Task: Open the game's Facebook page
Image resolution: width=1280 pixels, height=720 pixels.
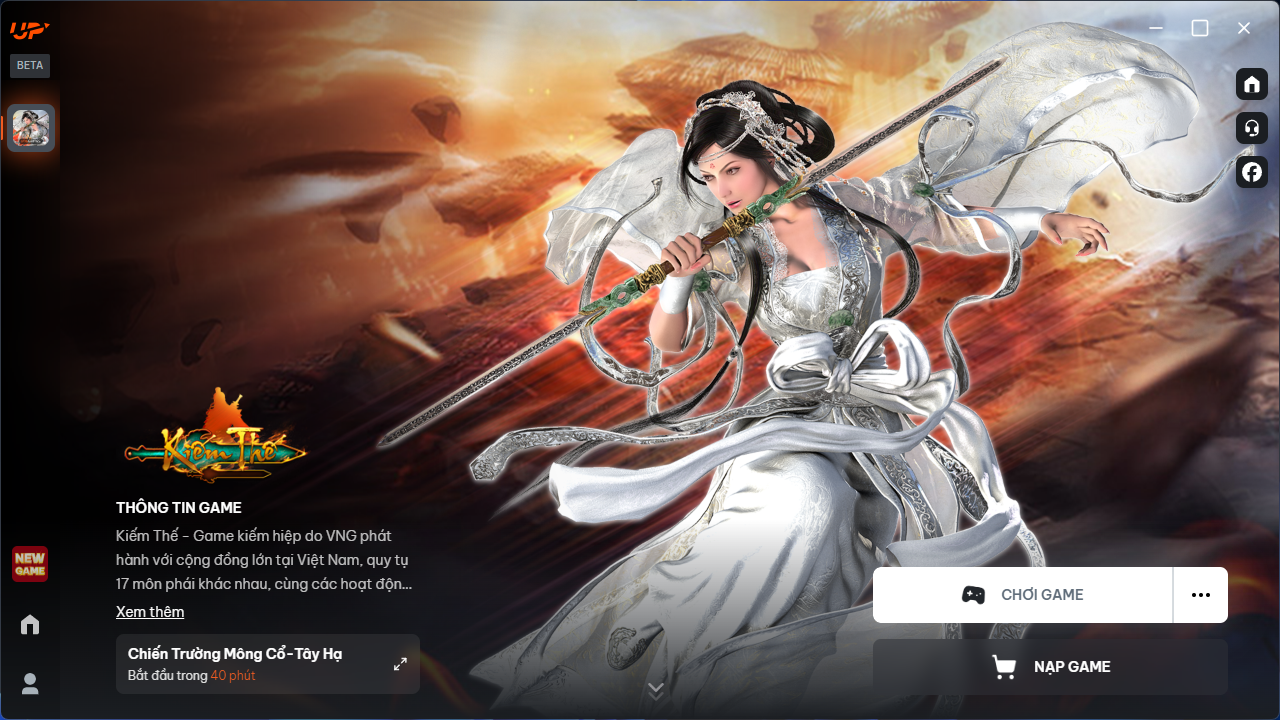Action: [1252, 172]
